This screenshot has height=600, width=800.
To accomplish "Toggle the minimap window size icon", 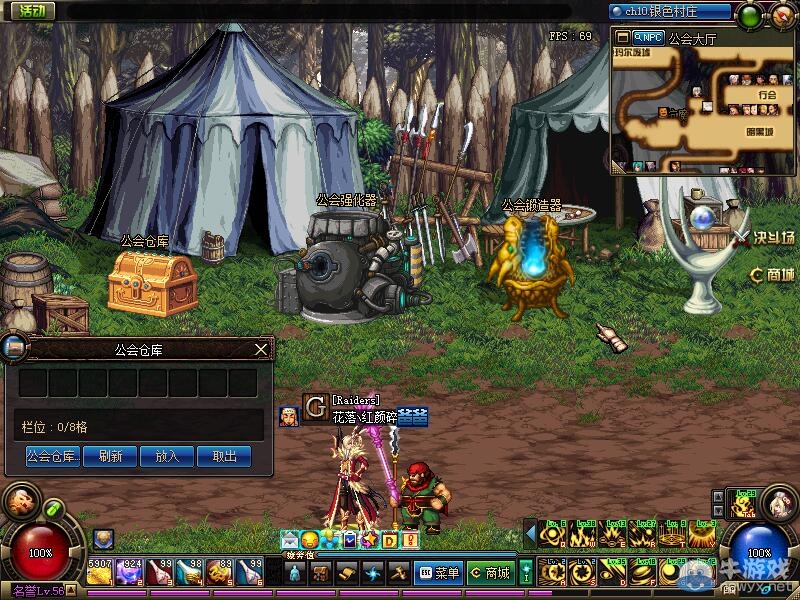I will pos(622,38).
